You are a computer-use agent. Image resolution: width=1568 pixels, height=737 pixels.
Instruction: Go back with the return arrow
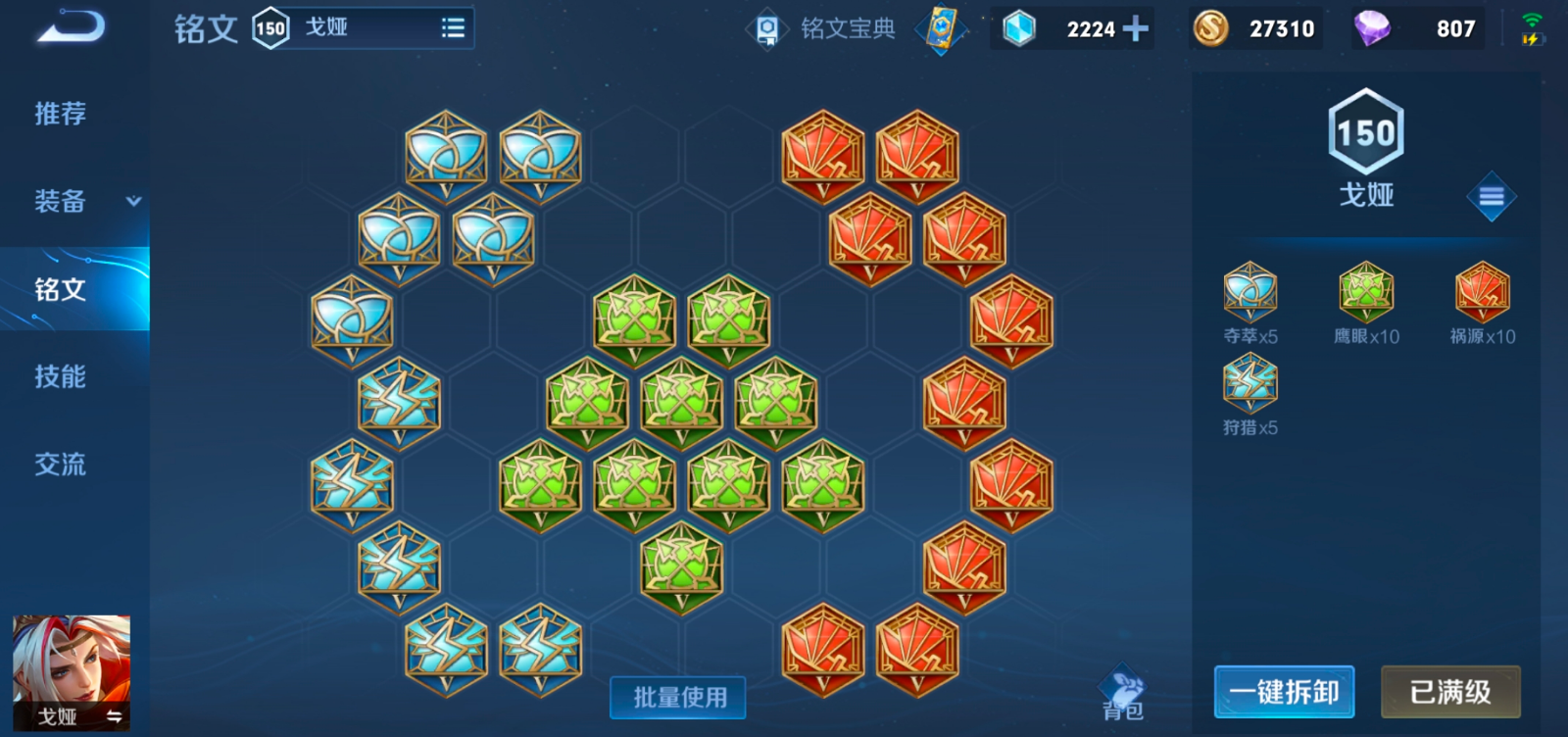click(69, 26)
